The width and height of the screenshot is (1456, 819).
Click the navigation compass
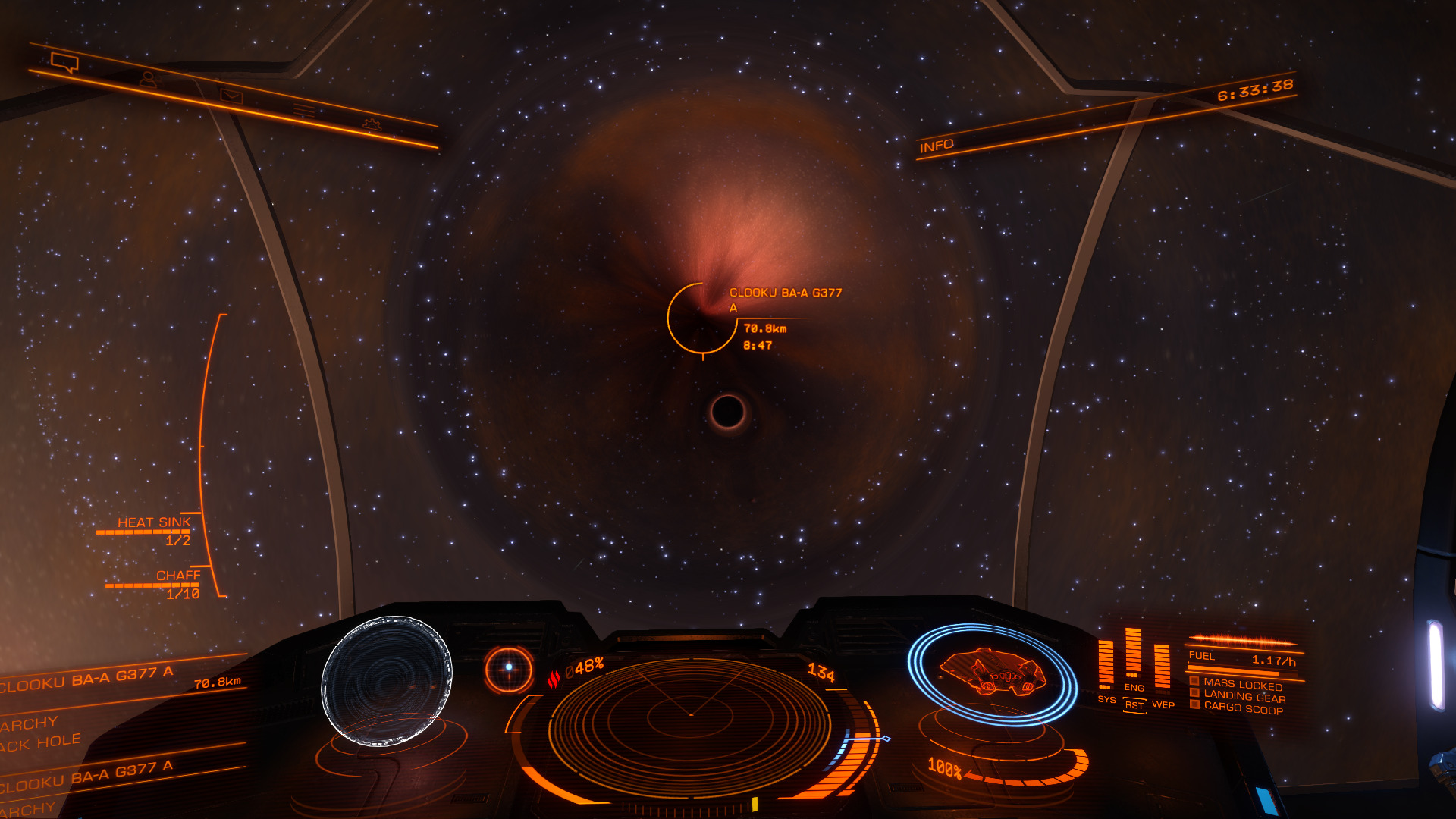point(509,669)
